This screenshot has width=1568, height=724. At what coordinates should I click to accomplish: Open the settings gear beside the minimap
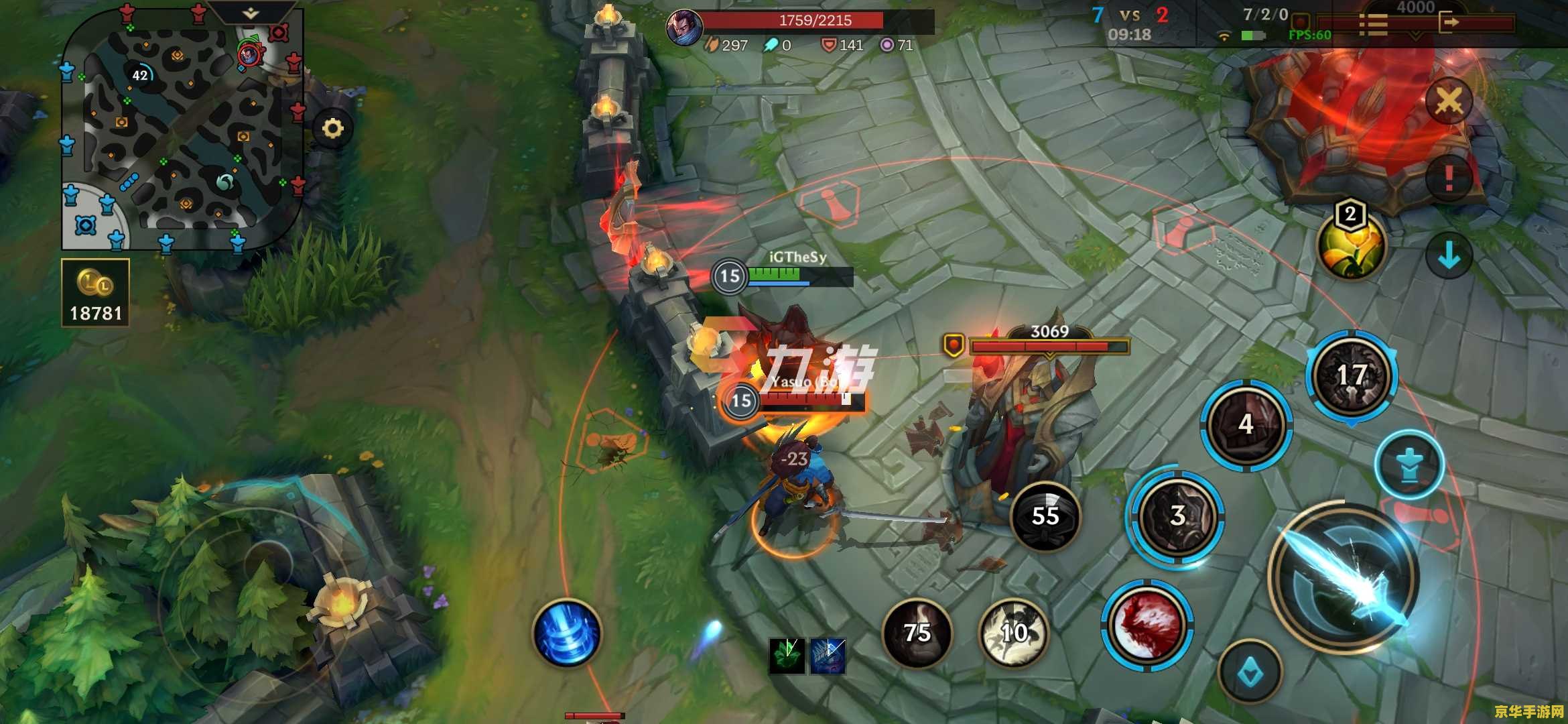coord(333,128)
